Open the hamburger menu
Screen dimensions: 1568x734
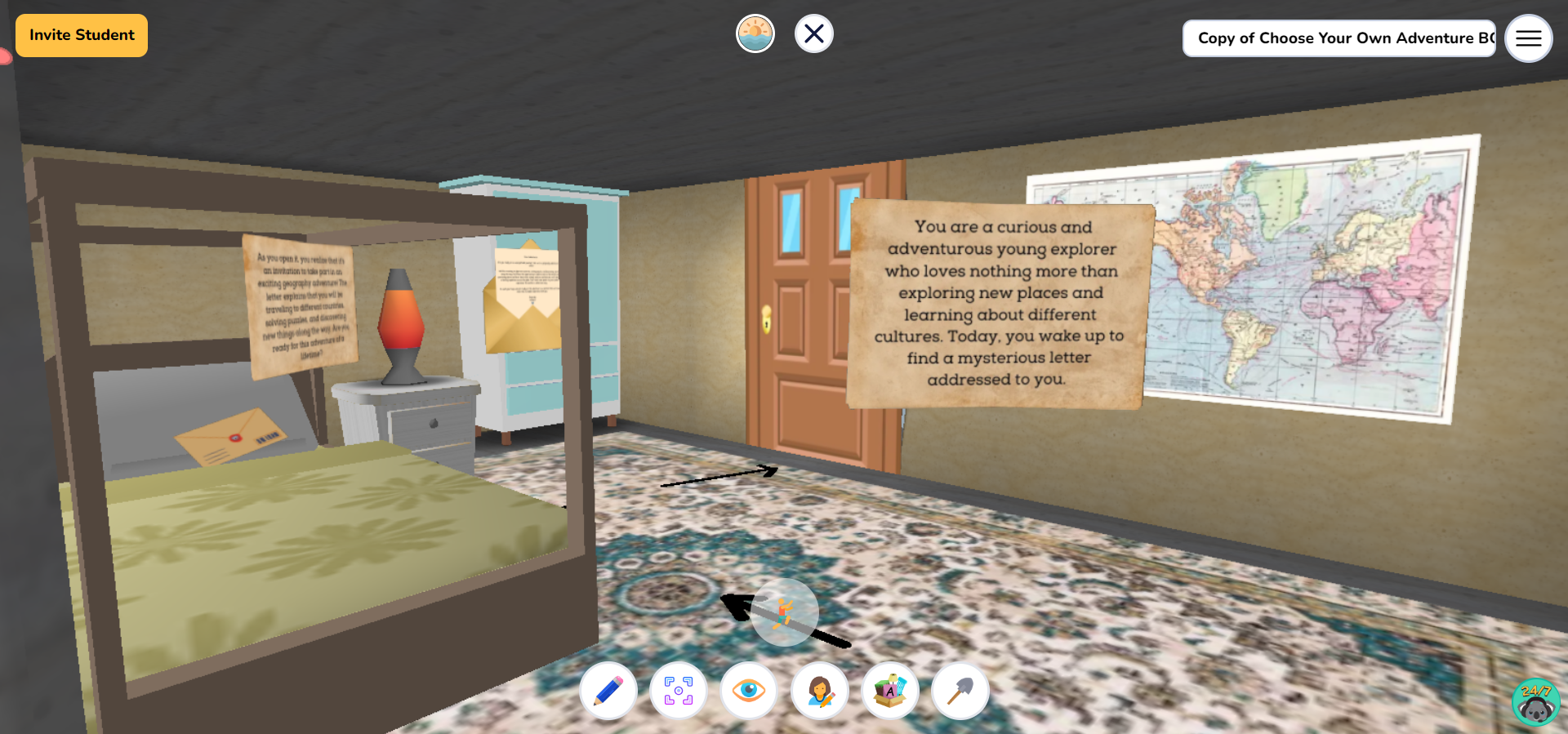coord(1529,38)
